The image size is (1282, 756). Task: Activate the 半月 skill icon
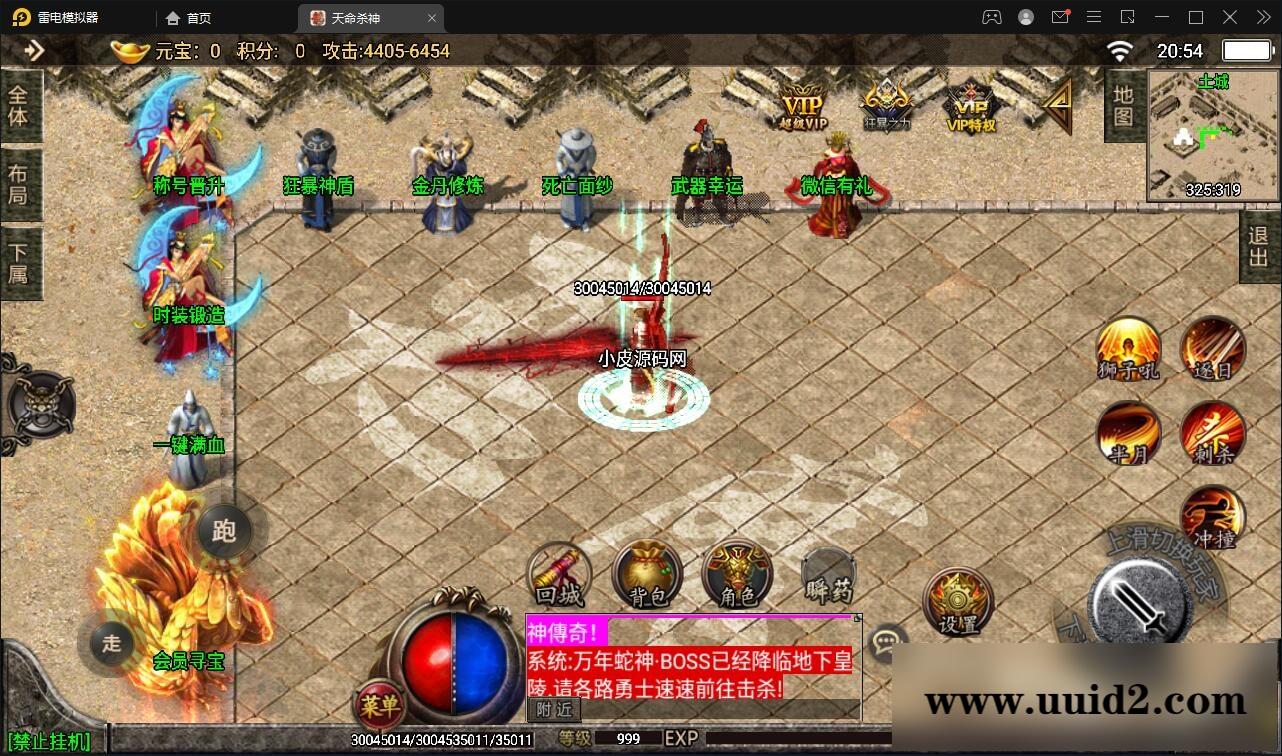1128,435
